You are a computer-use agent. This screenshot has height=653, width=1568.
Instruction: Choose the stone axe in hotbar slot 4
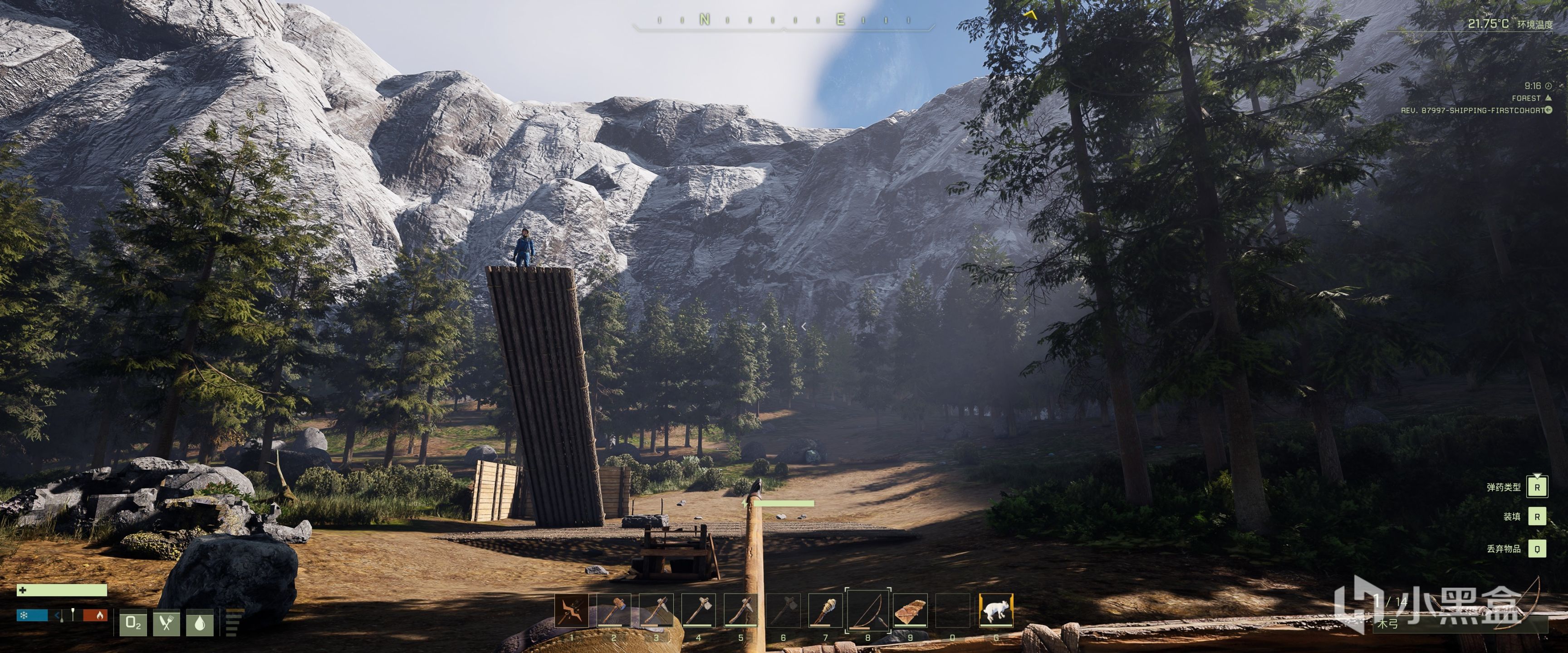[698, 611]
